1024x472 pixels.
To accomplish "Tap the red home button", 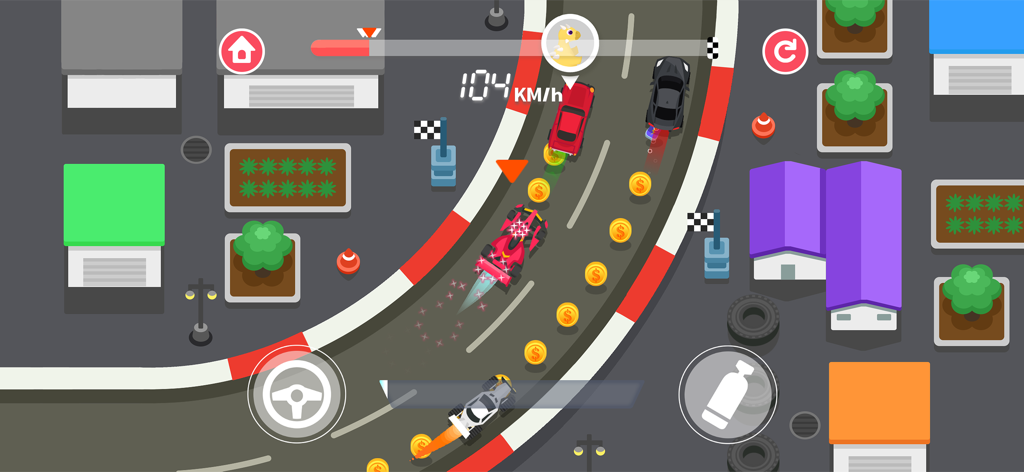I will 242,51.
